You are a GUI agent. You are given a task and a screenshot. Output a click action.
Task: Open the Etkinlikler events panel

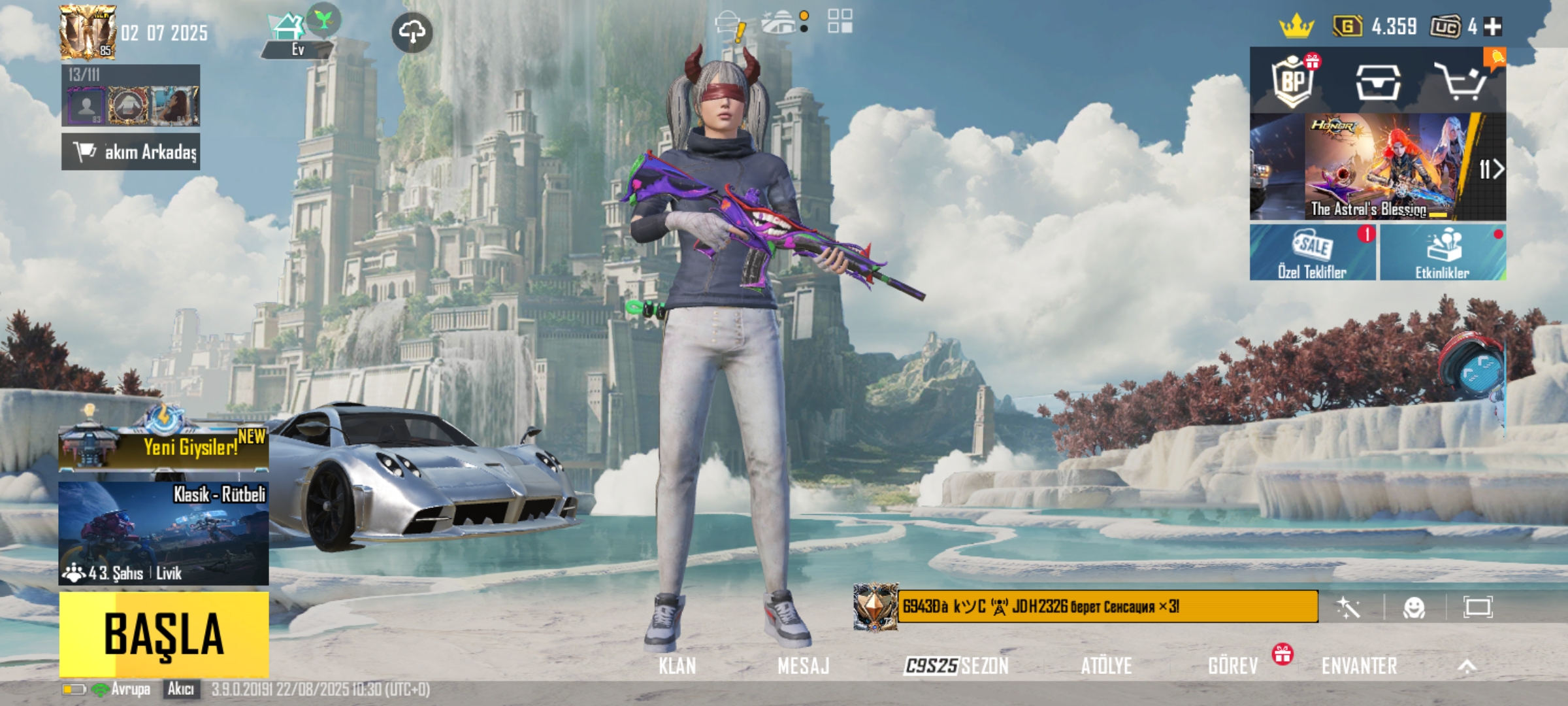tap(1443, 253)
